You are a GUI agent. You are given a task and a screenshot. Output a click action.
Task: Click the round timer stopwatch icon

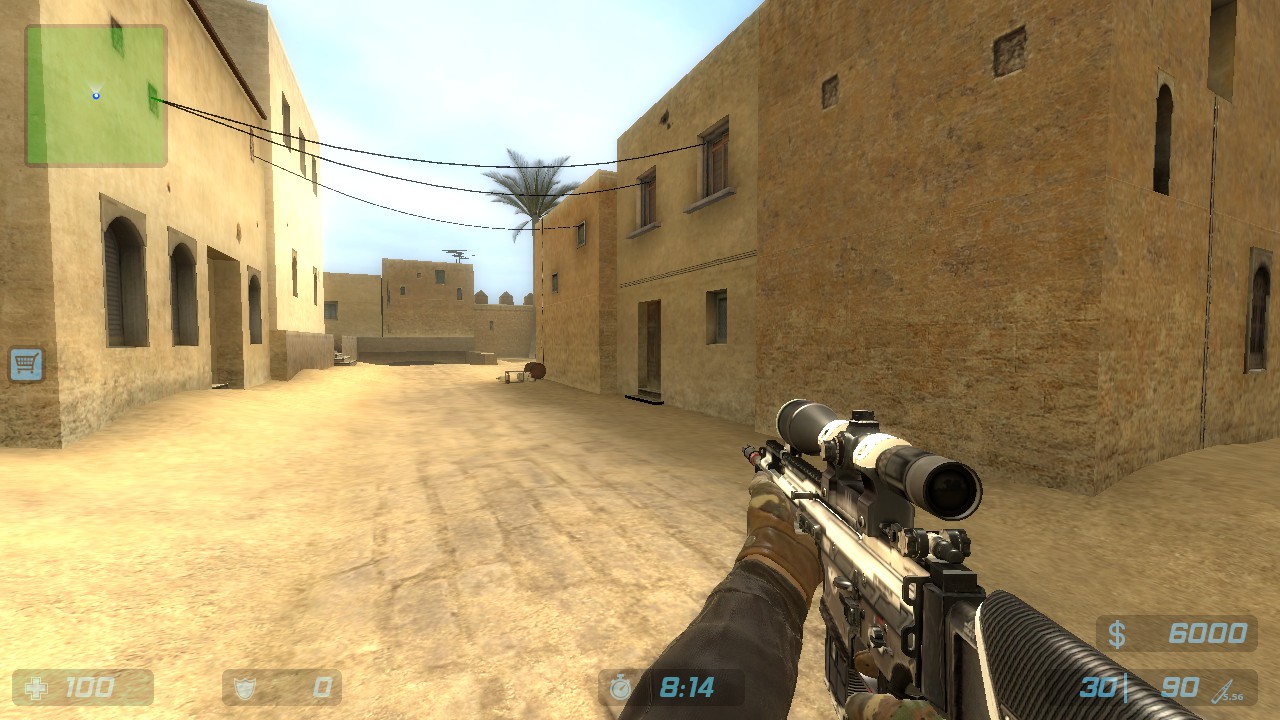619,687
